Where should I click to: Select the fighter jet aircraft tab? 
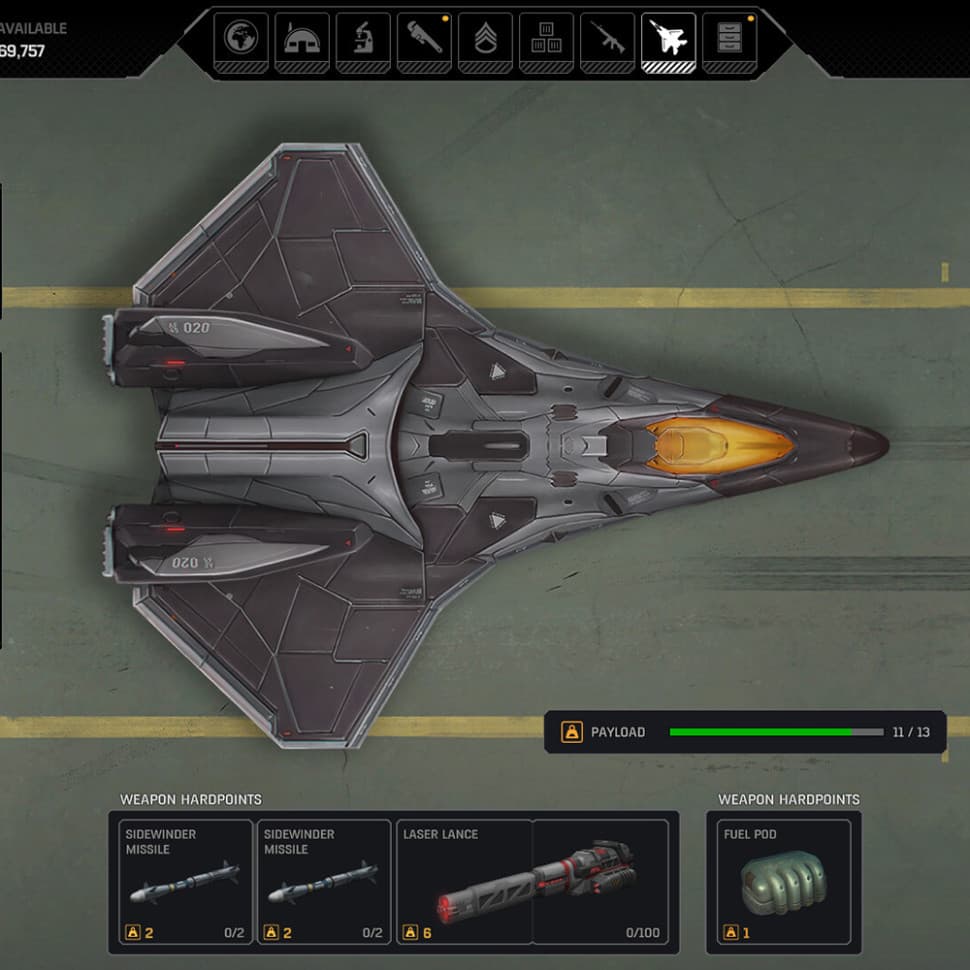(668, 40)
